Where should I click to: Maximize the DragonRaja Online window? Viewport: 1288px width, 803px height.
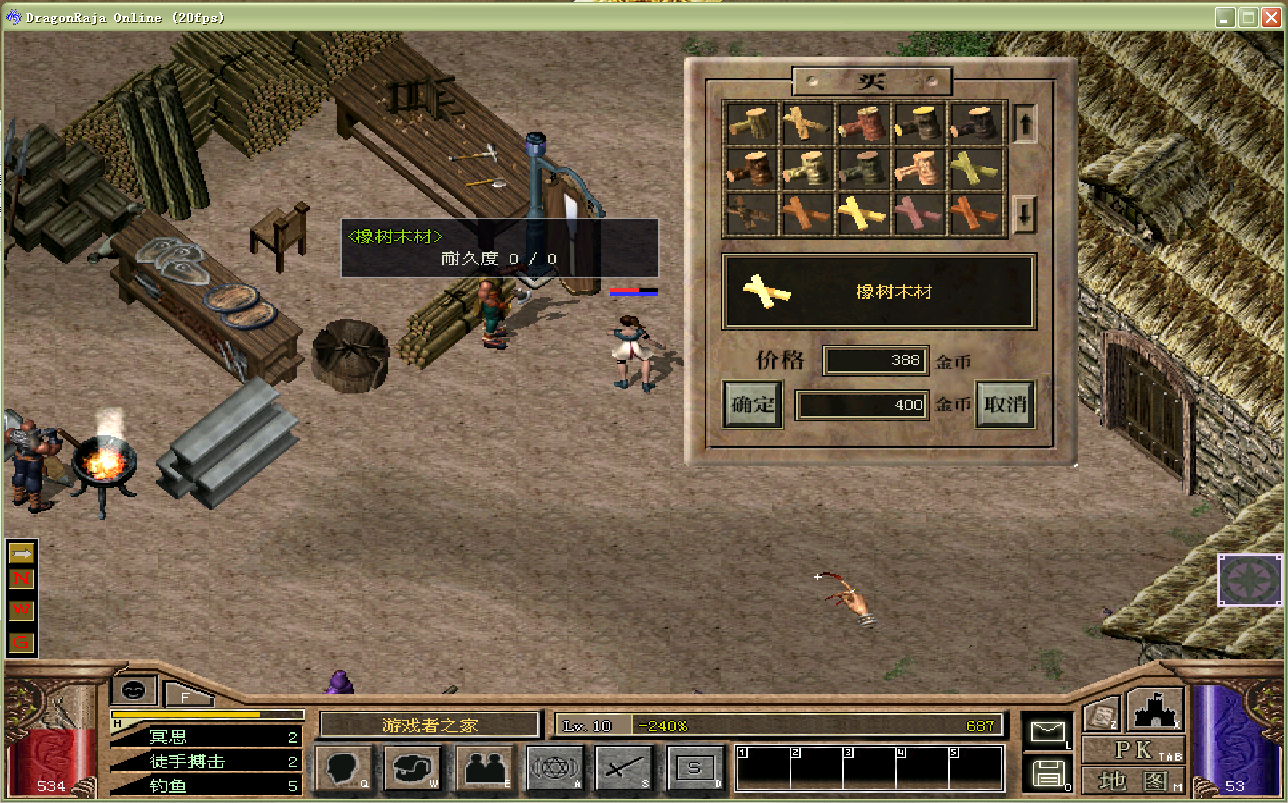pyautogui.click(x=1249, y=17)
